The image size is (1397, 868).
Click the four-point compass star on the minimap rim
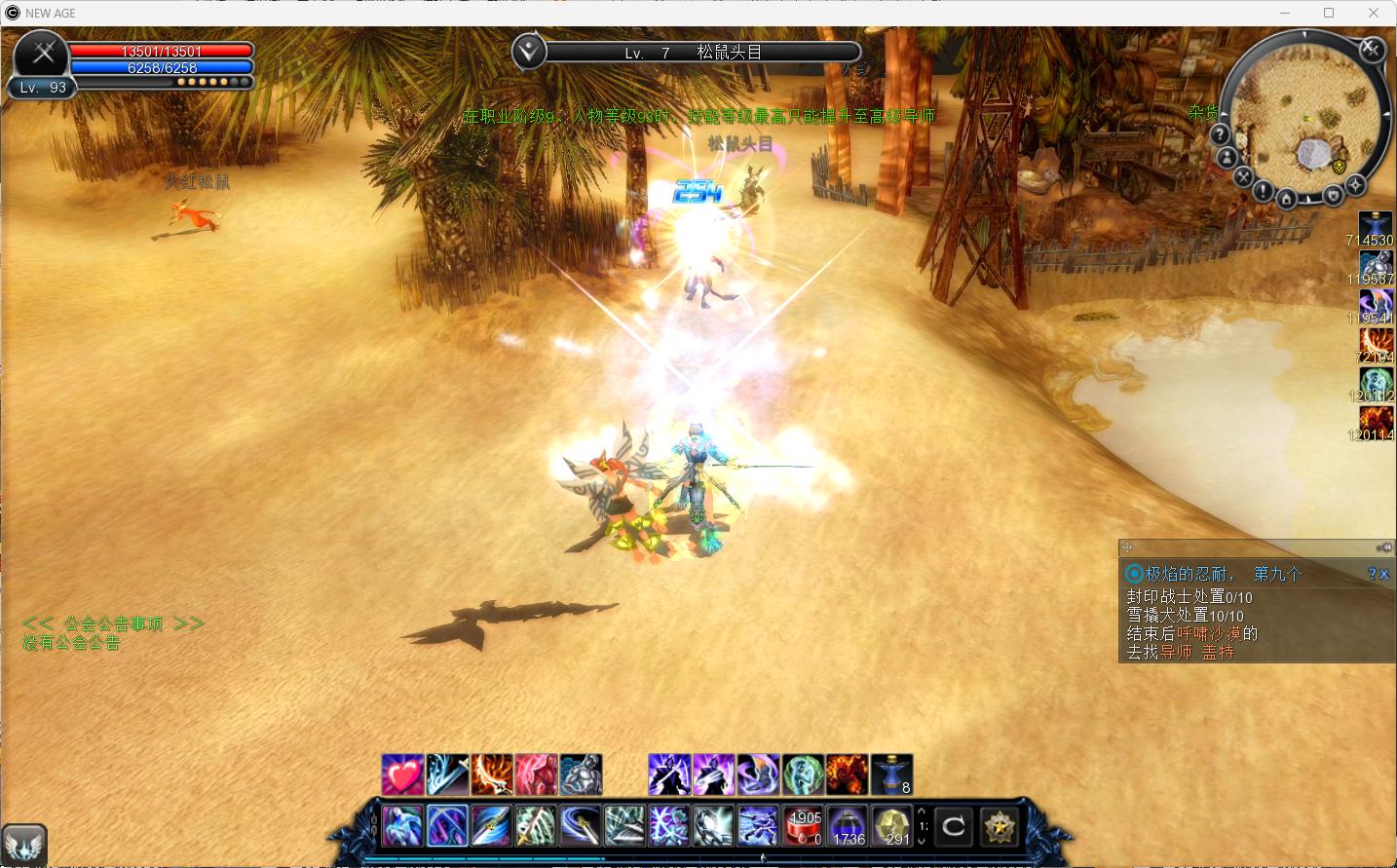(1355, 184)
